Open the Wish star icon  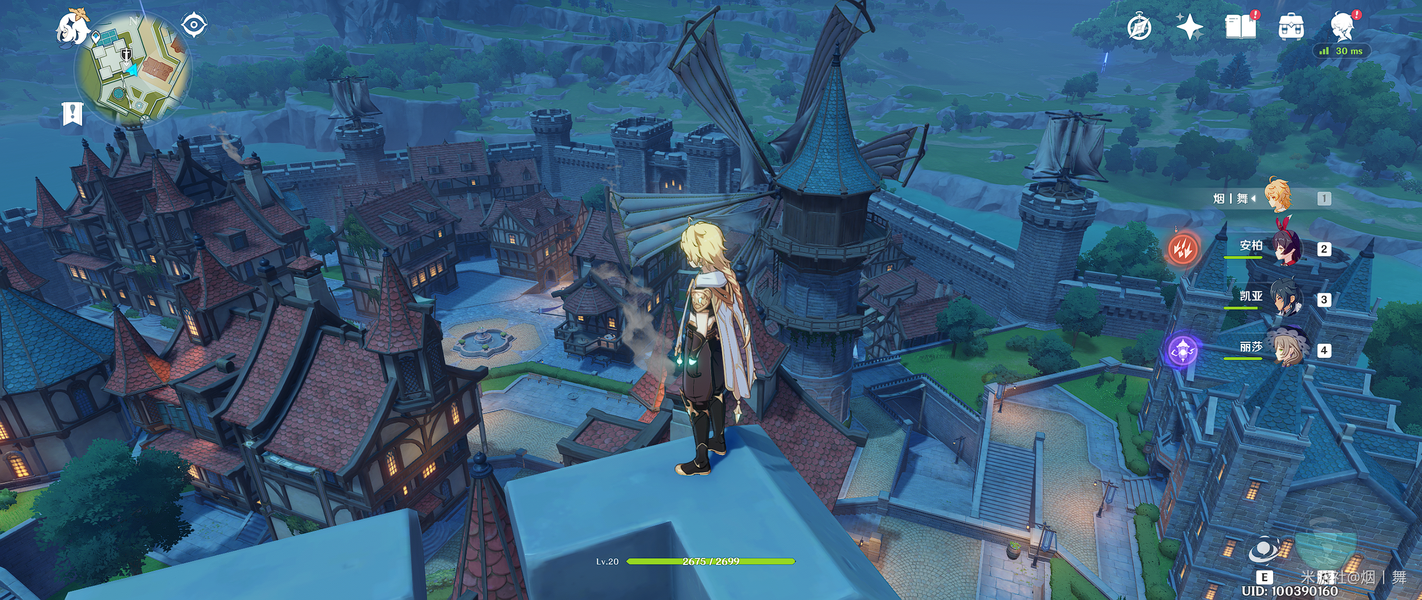click(x=1189, y=27)
